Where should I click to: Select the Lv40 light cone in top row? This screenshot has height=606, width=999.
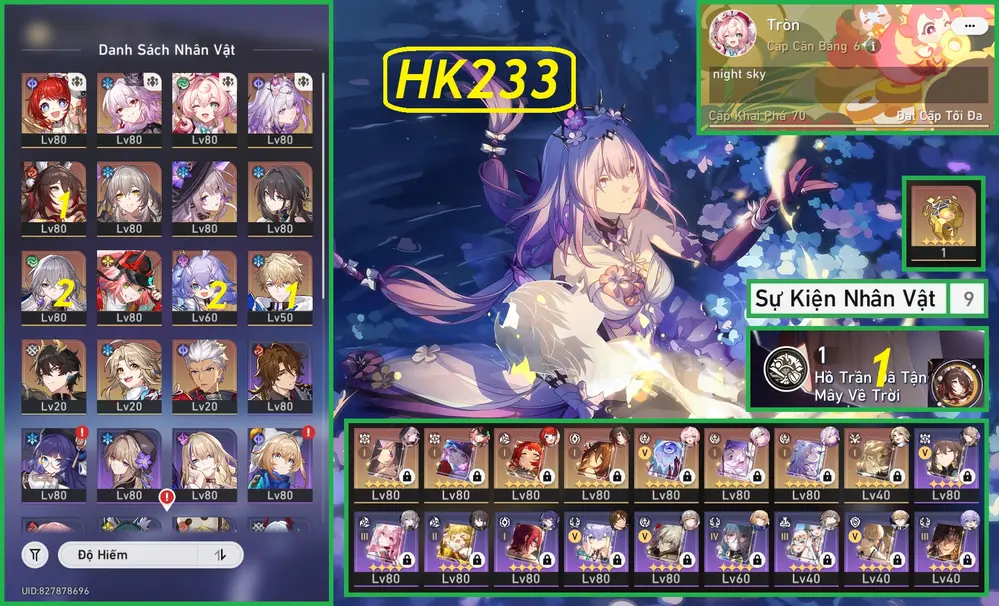(876, 464)
